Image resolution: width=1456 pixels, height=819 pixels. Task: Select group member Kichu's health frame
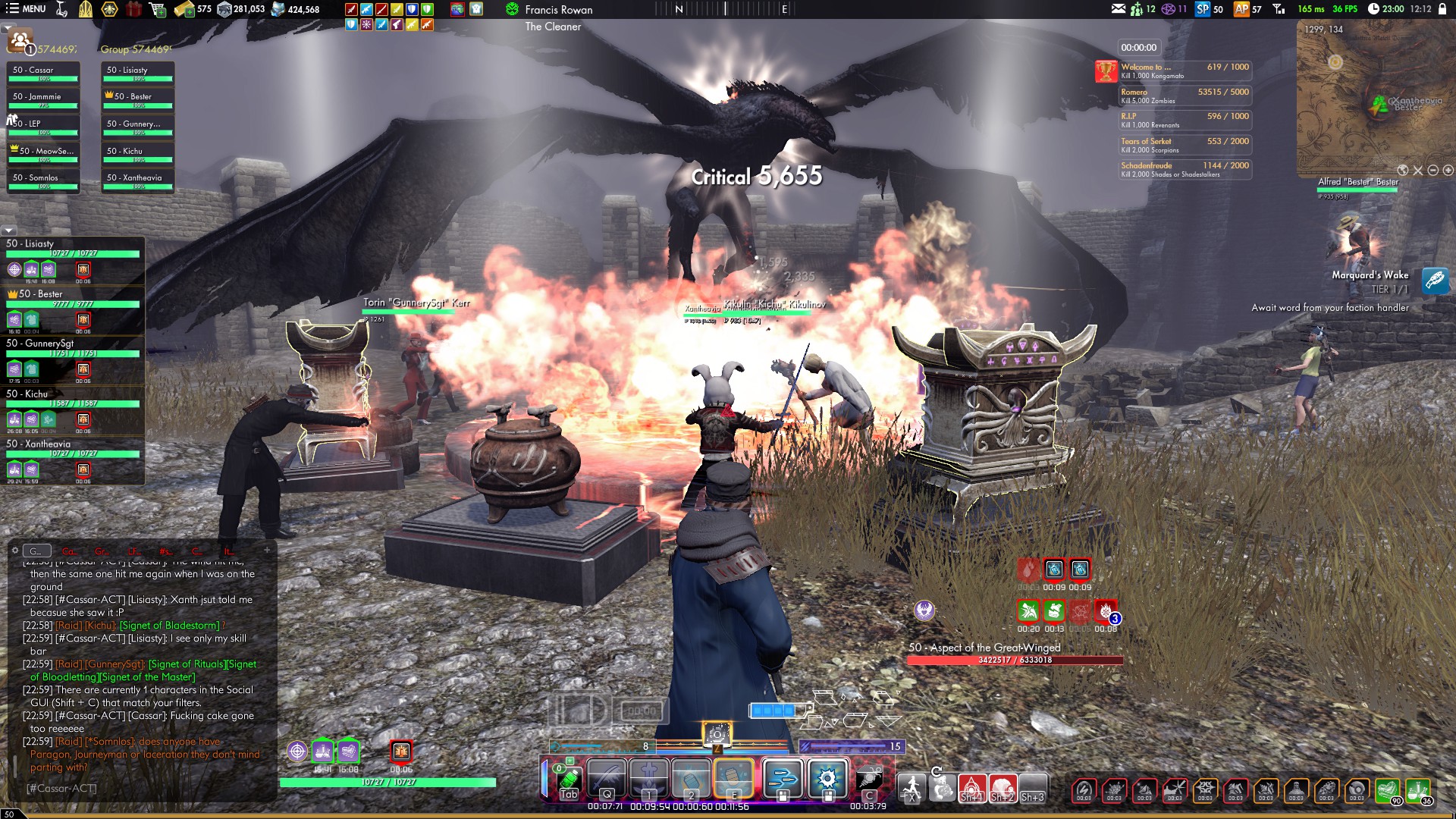(x=72, y=400)
